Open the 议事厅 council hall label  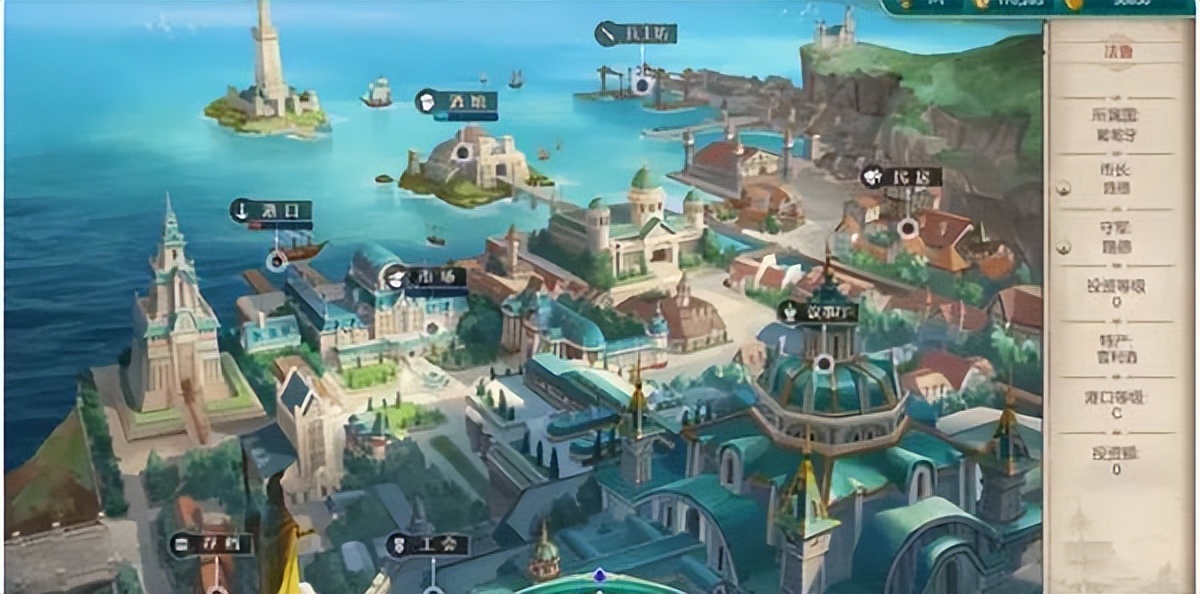pyautogui.click(x=818, y=312)
